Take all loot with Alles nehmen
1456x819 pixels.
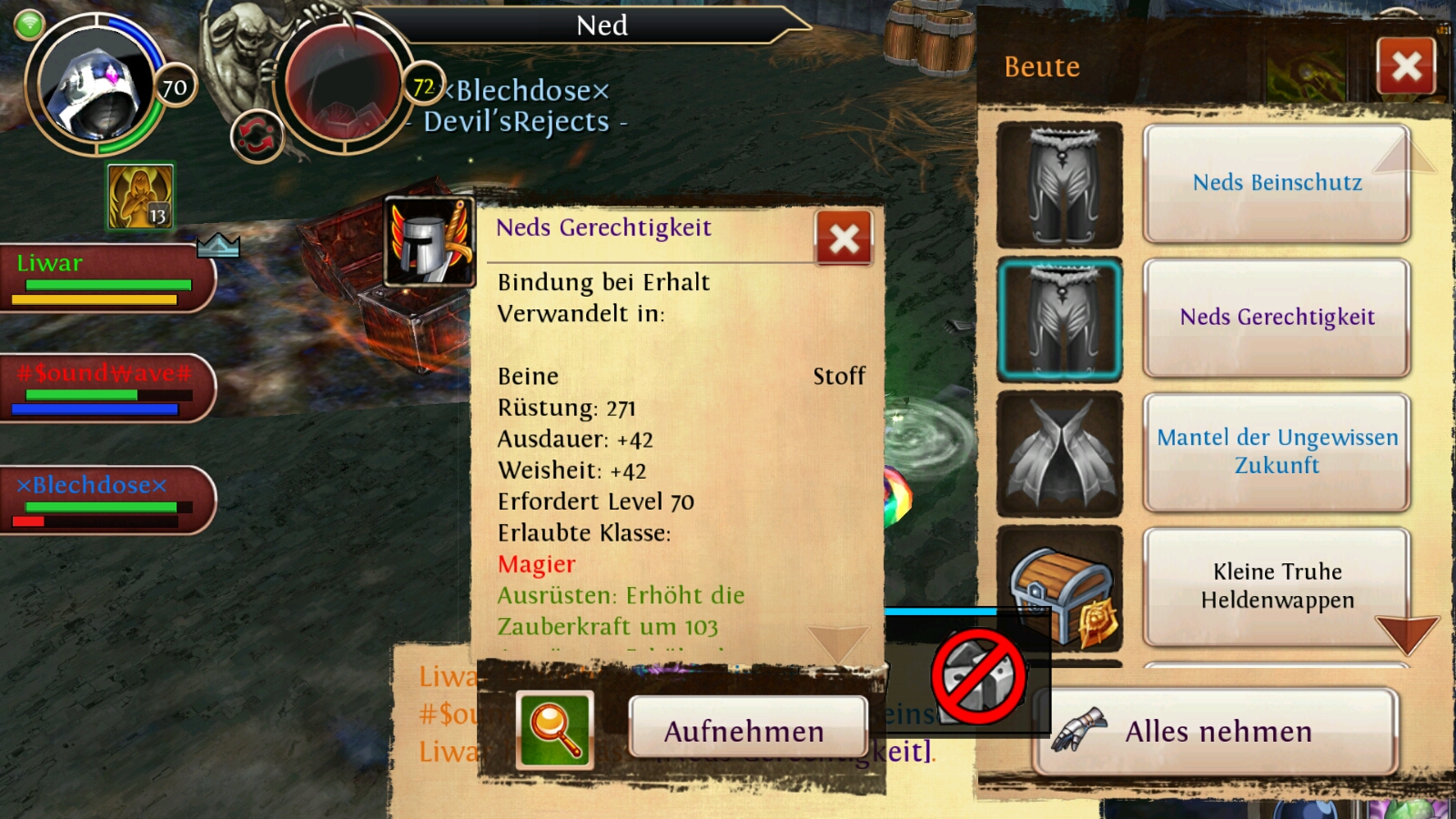pyautogui.click(x=1216, y=732)
